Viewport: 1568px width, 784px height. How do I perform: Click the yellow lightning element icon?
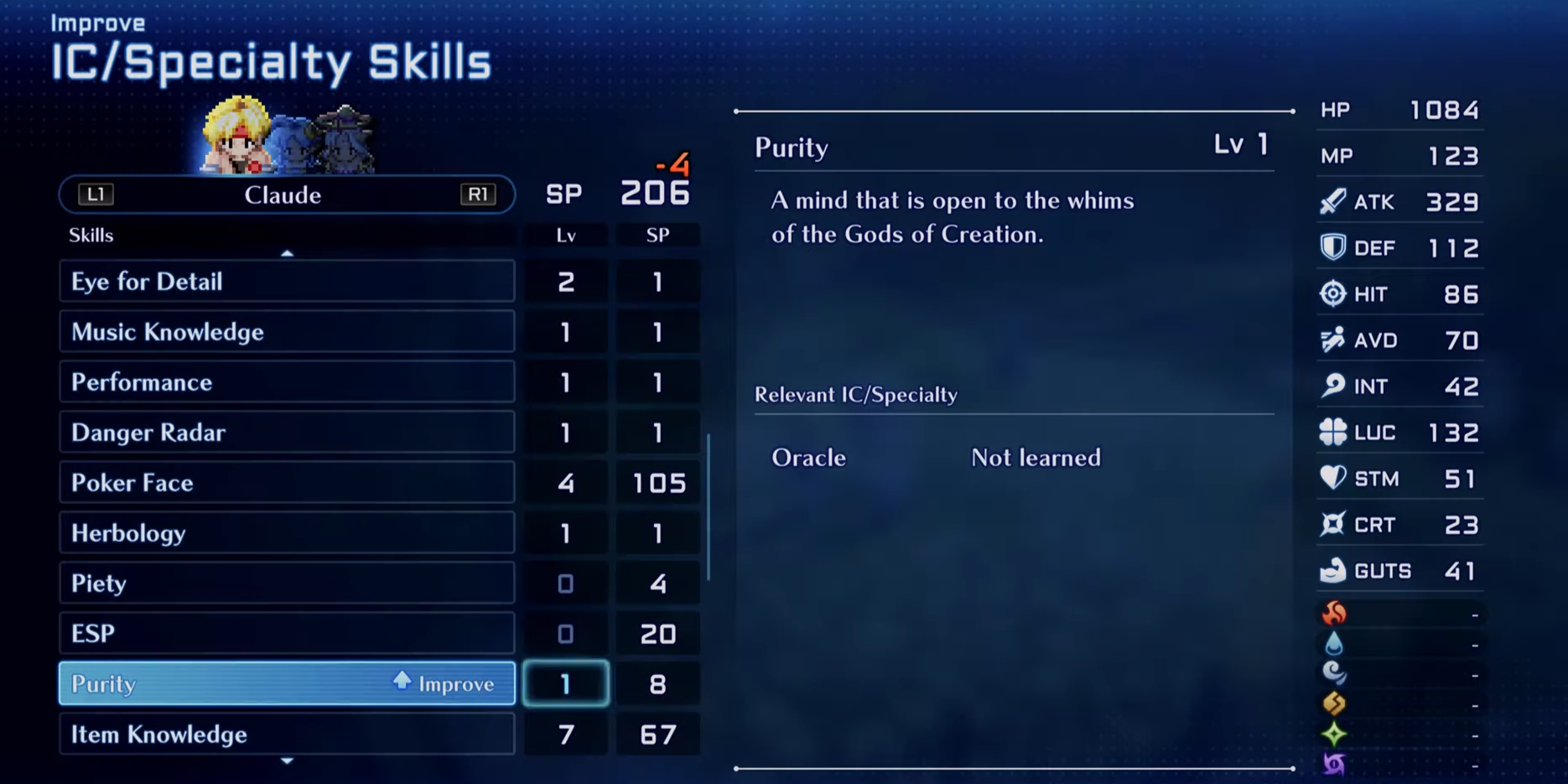point(1335,704)
